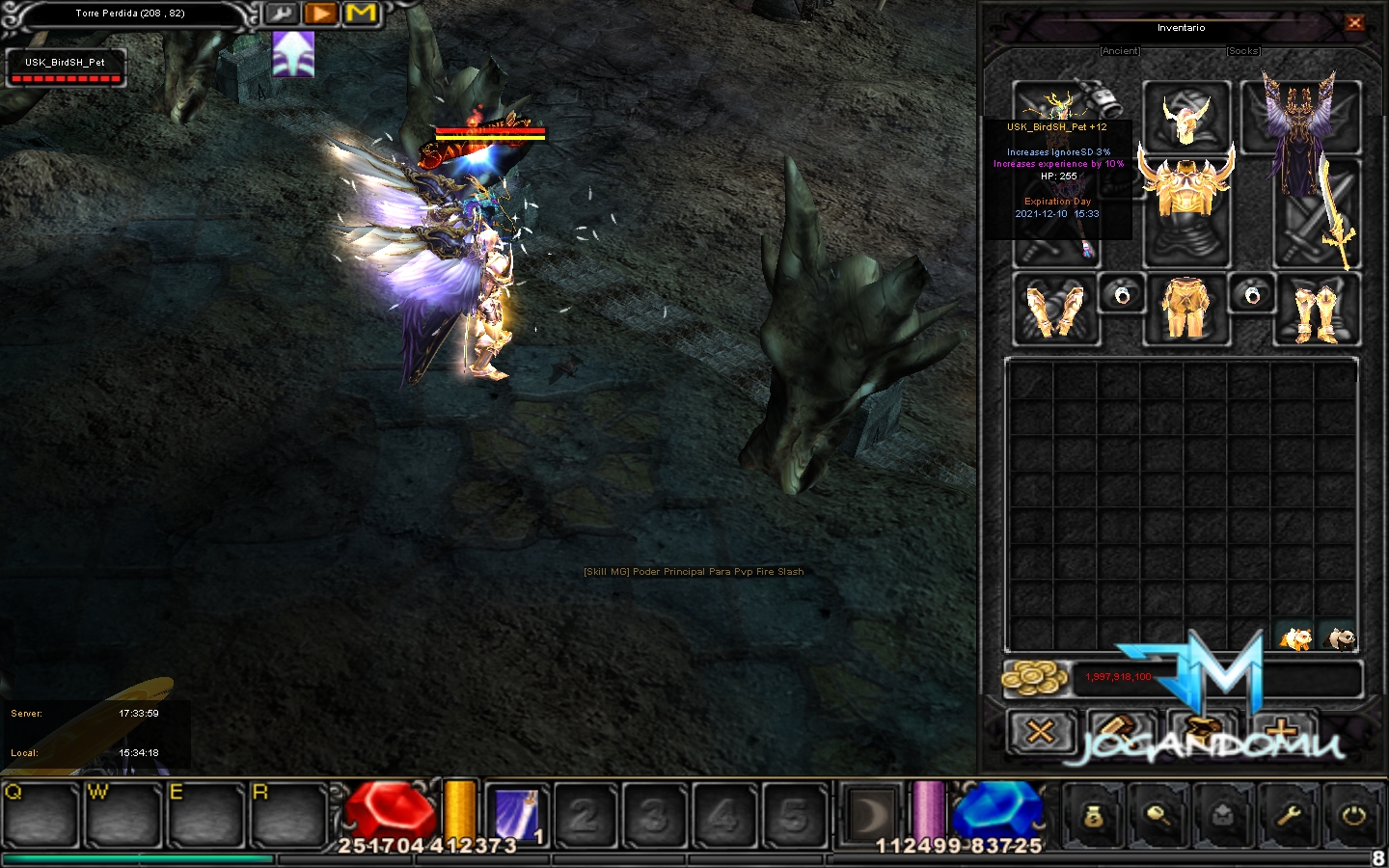Click the X button below the zen
This screenshot has height=868, width=1389.
click(1040, 732)
